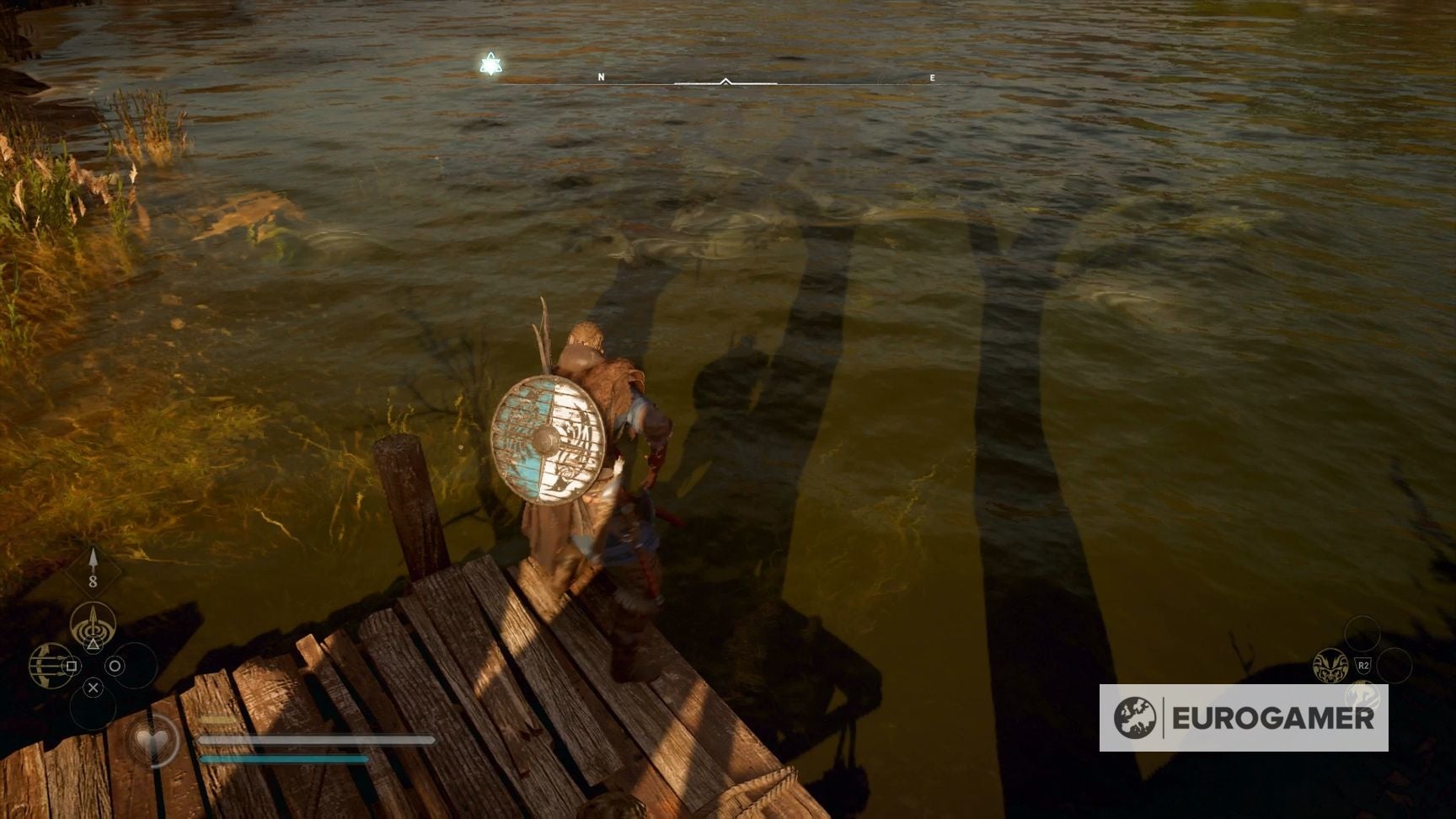This screenshot has height=819, width=1456.
Task: Toggle the Circle button prompt
Action: click(115, 666)
